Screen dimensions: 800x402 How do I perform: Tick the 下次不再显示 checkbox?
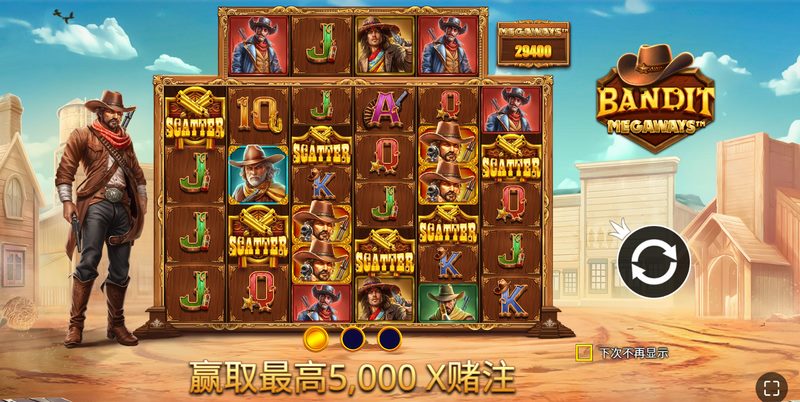pyautogui.click(x=584, y=352)
